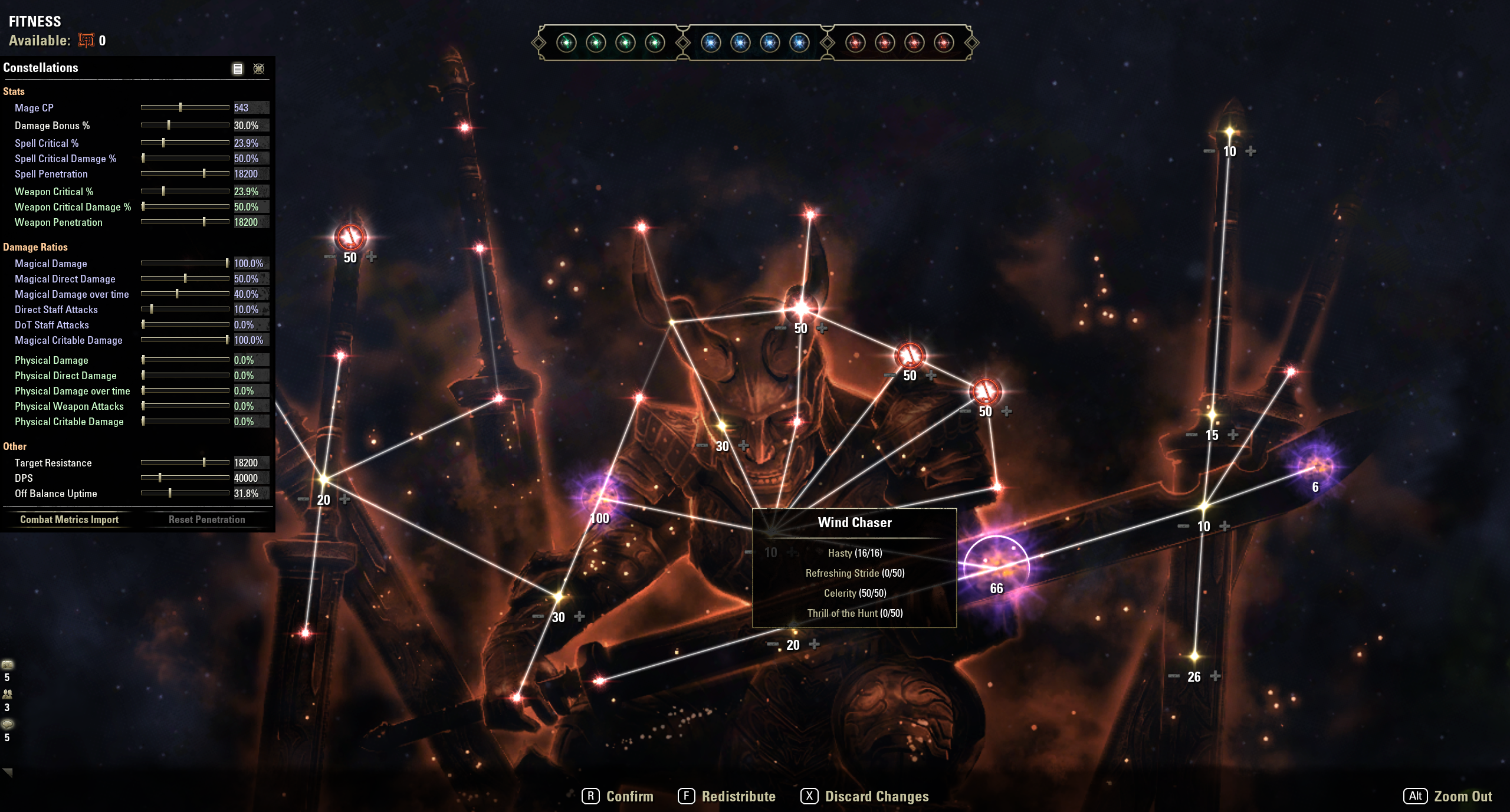Image resolution: width=1510 pixels, height=812 pixels.
Task: Open the list icon beside Constellations
Action: pos(238,68)
